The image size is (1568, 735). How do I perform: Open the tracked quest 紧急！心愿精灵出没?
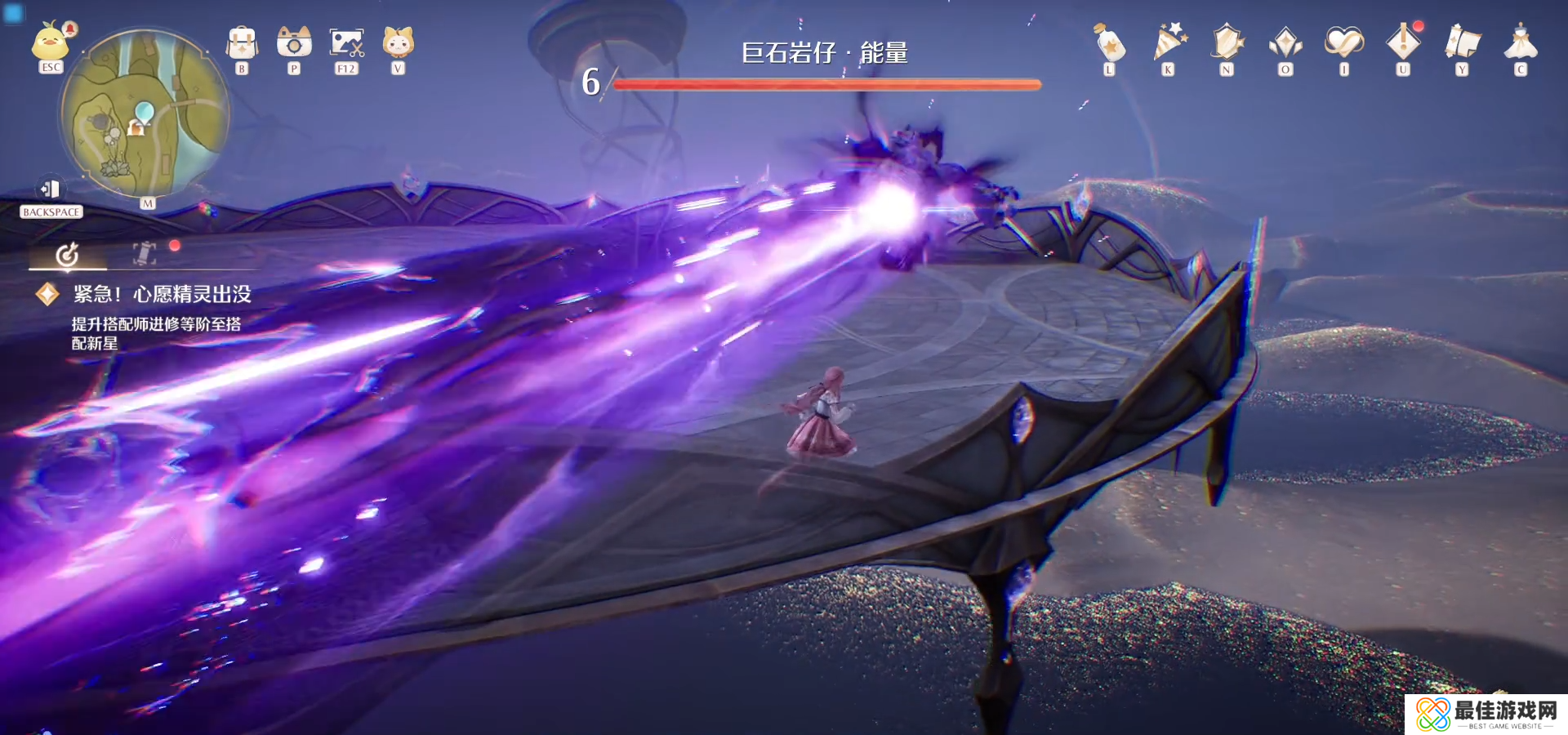[x=162, y=294]
